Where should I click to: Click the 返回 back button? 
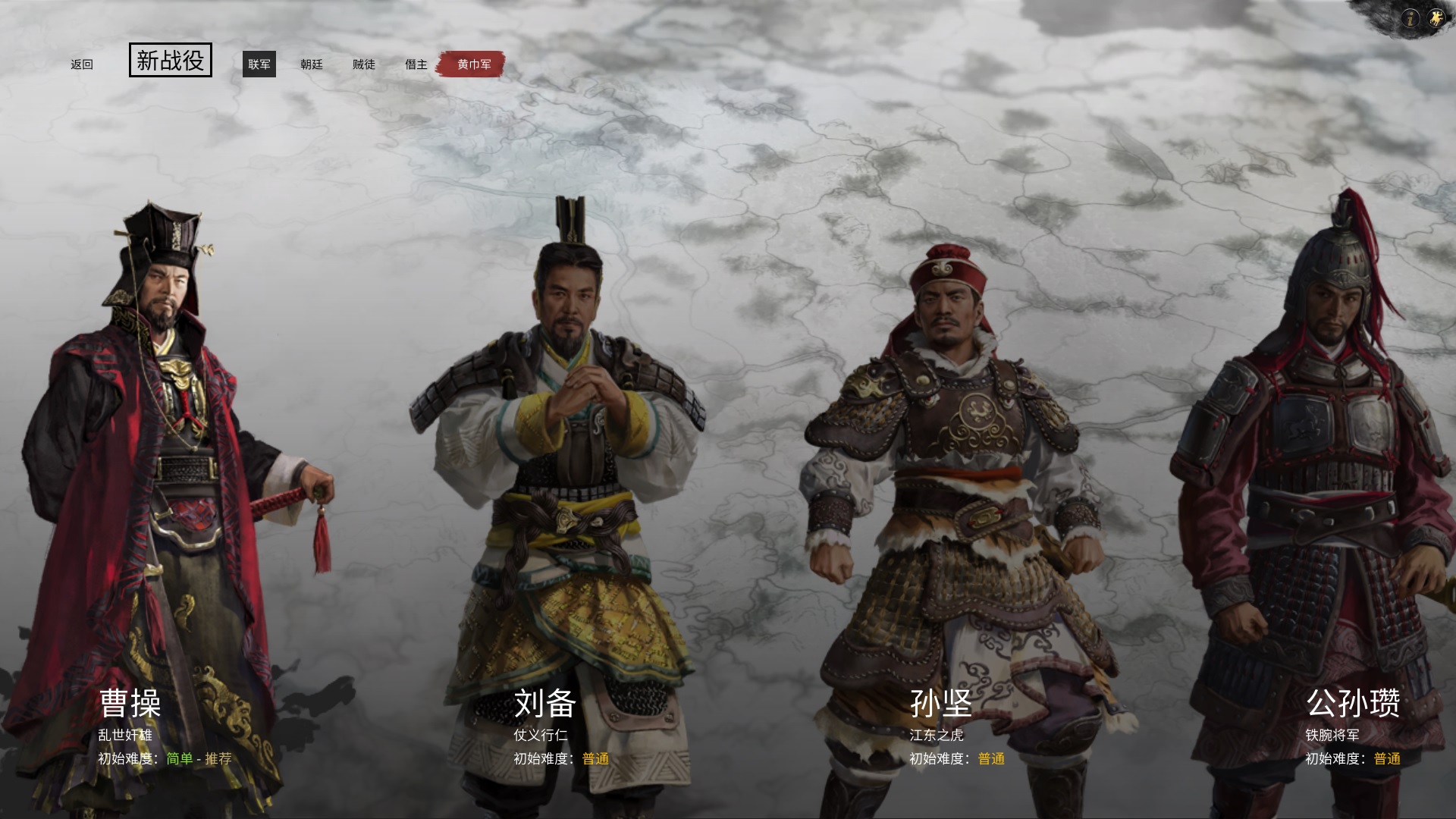[x=81, y=64]
